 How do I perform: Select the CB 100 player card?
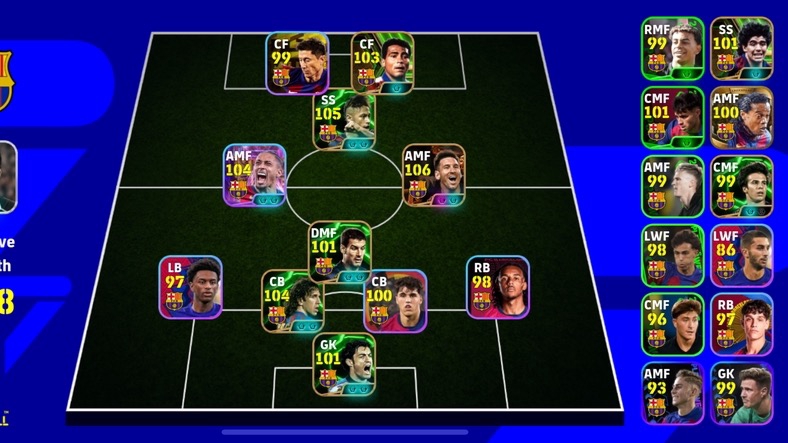click(395, 301)
